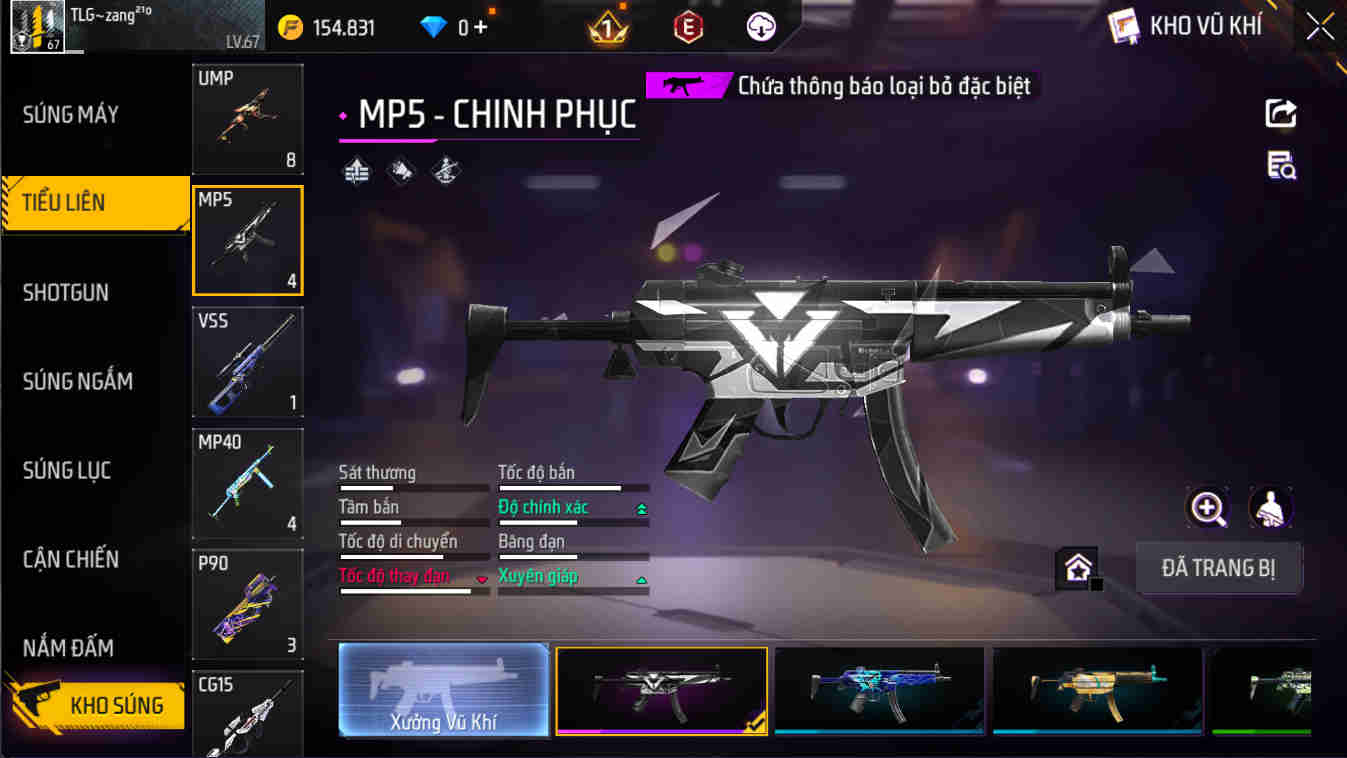Open the SÚNG NGẮM category
This screenshot has width=1347, height=758.
tap(78, 381)
